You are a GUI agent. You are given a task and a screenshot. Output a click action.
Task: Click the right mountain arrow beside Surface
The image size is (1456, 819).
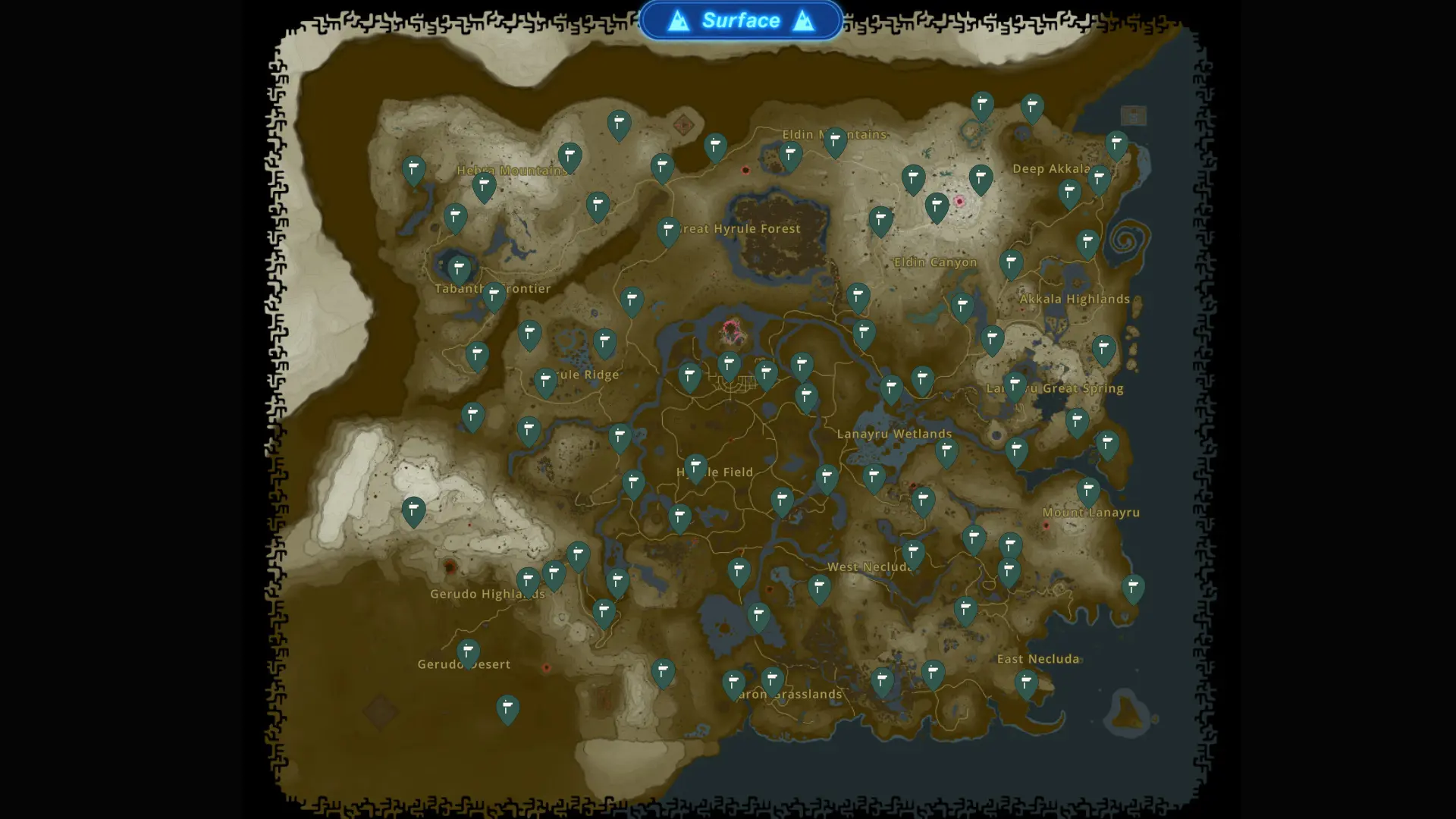click(803, 20)
